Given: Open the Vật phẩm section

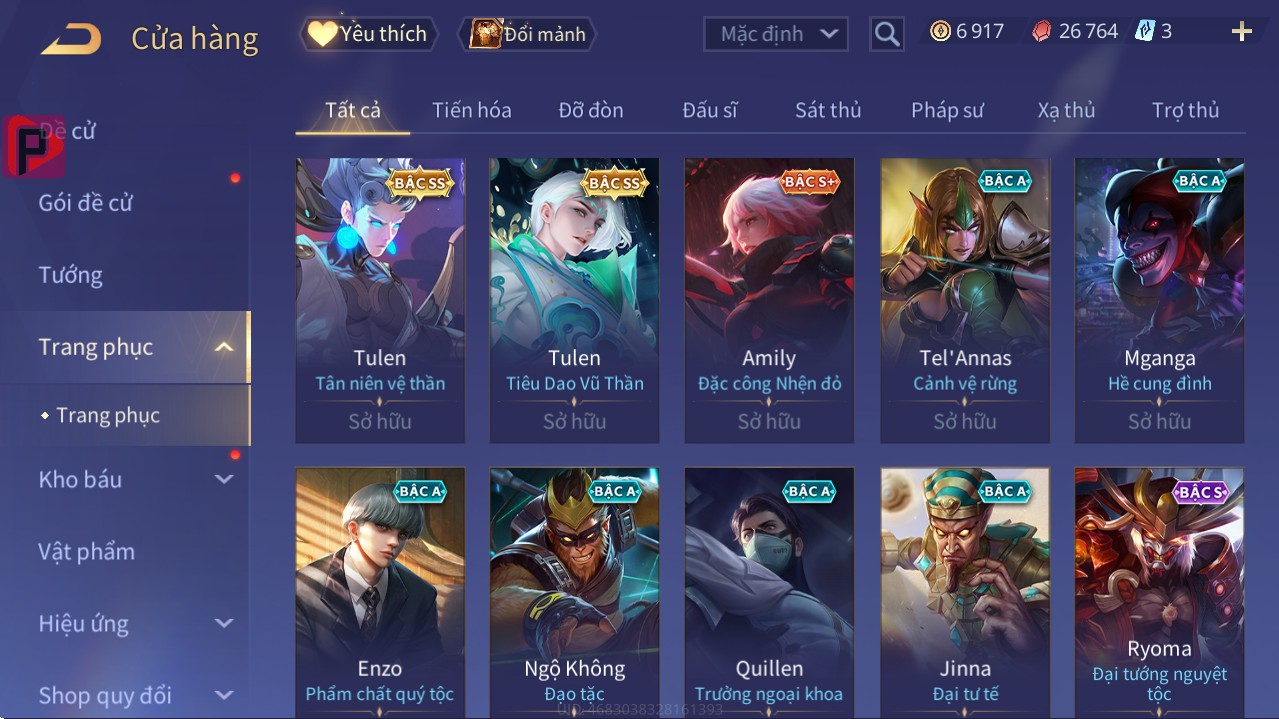Looking at the screenshot, I should tap(87, 551).
